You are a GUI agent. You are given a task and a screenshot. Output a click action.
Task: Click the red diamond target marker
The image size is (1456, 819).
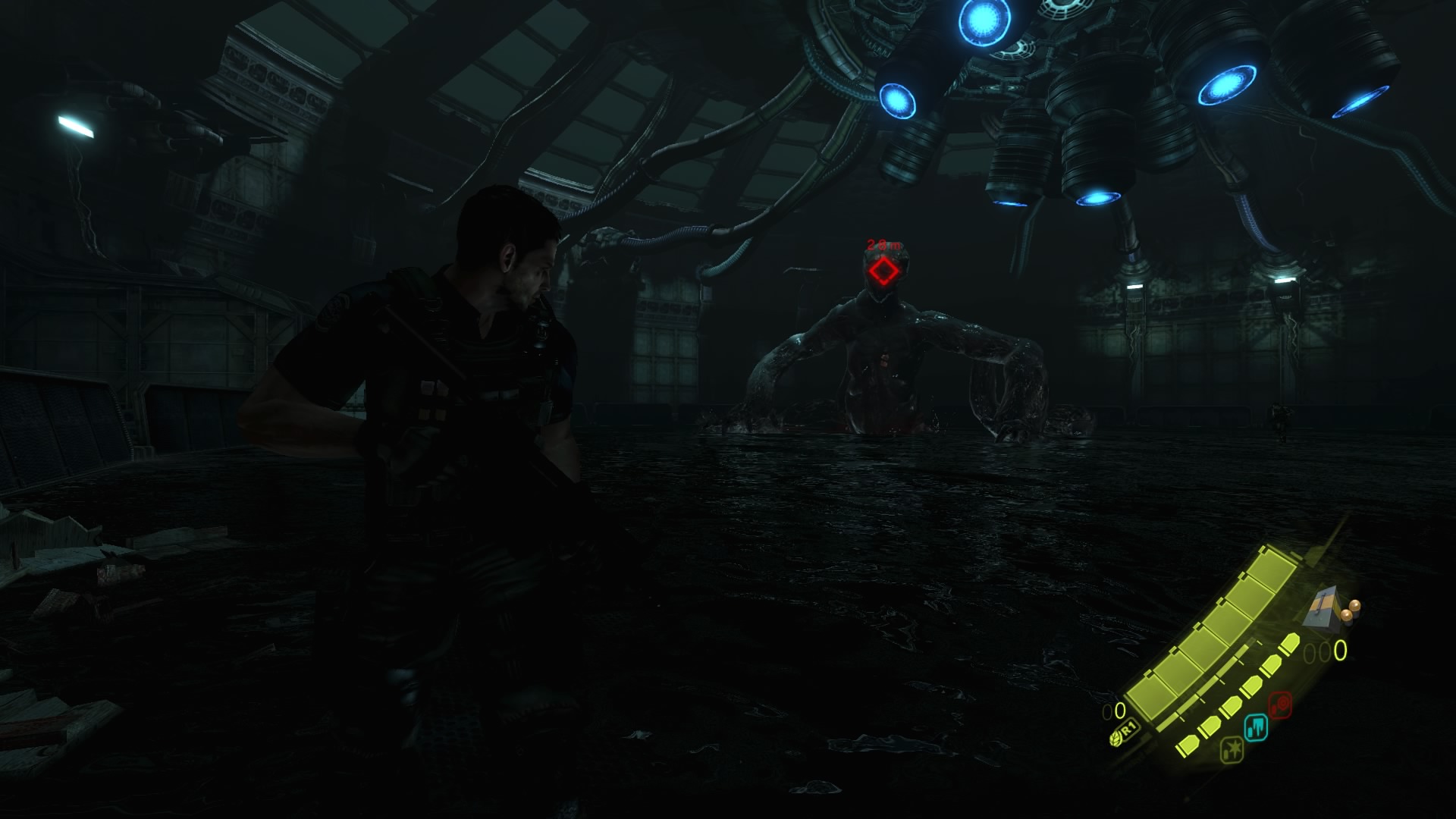click(883, 271)
